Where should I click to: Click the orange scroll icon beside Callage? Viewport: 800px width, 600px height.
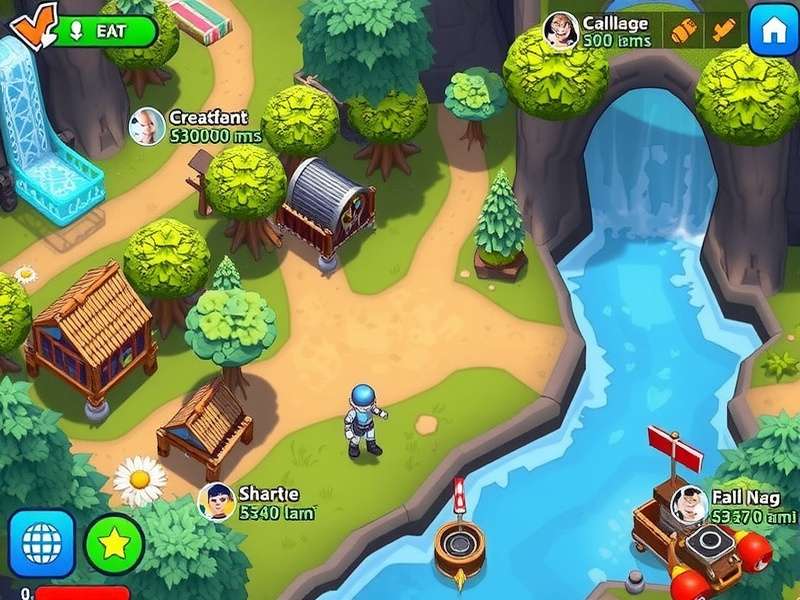pyautogui.click(x=683, y=30)
